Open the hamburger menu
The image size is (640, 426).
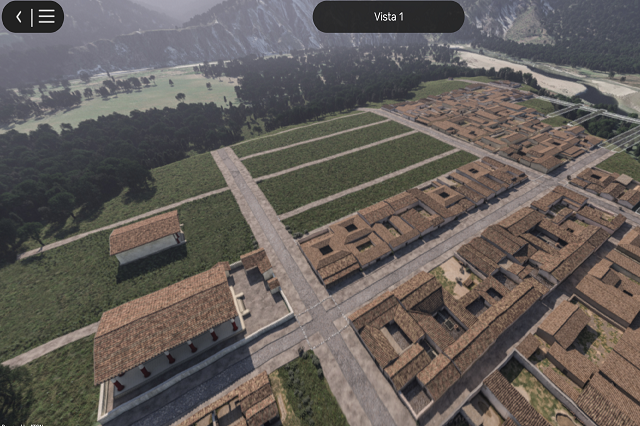[x=47, y=17]
